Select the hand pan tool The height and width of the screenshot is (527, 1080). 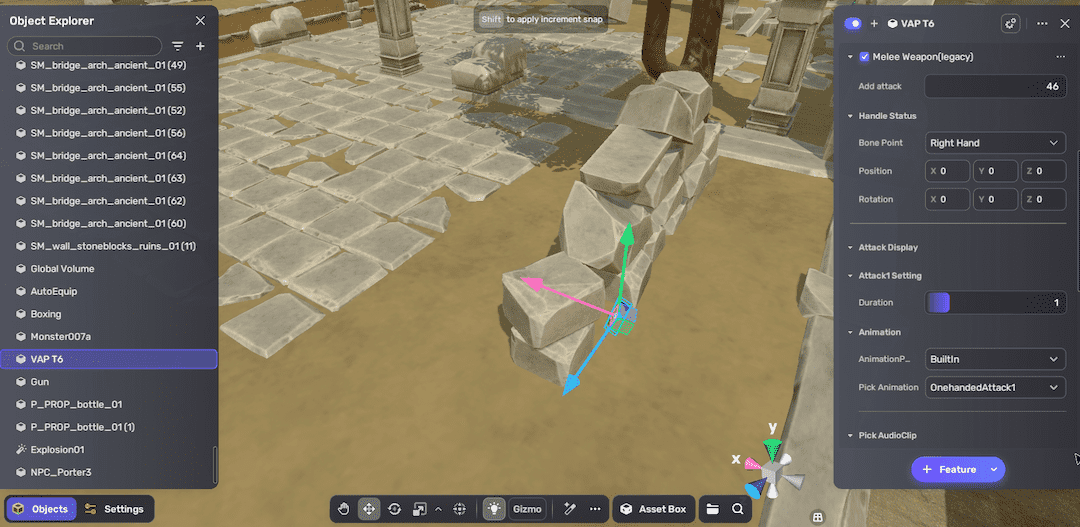pos(344,509)
